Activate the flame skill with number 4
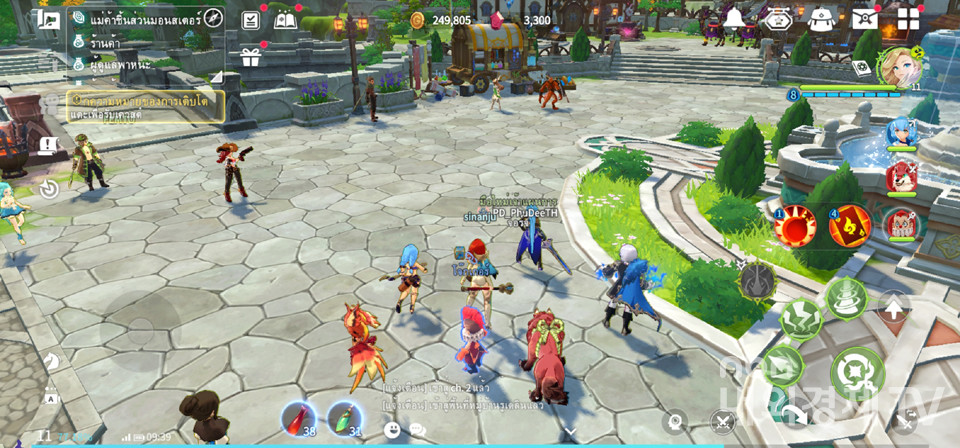This screenshot has width=960, height=448. pyautogui.click(x=850, y=226)
